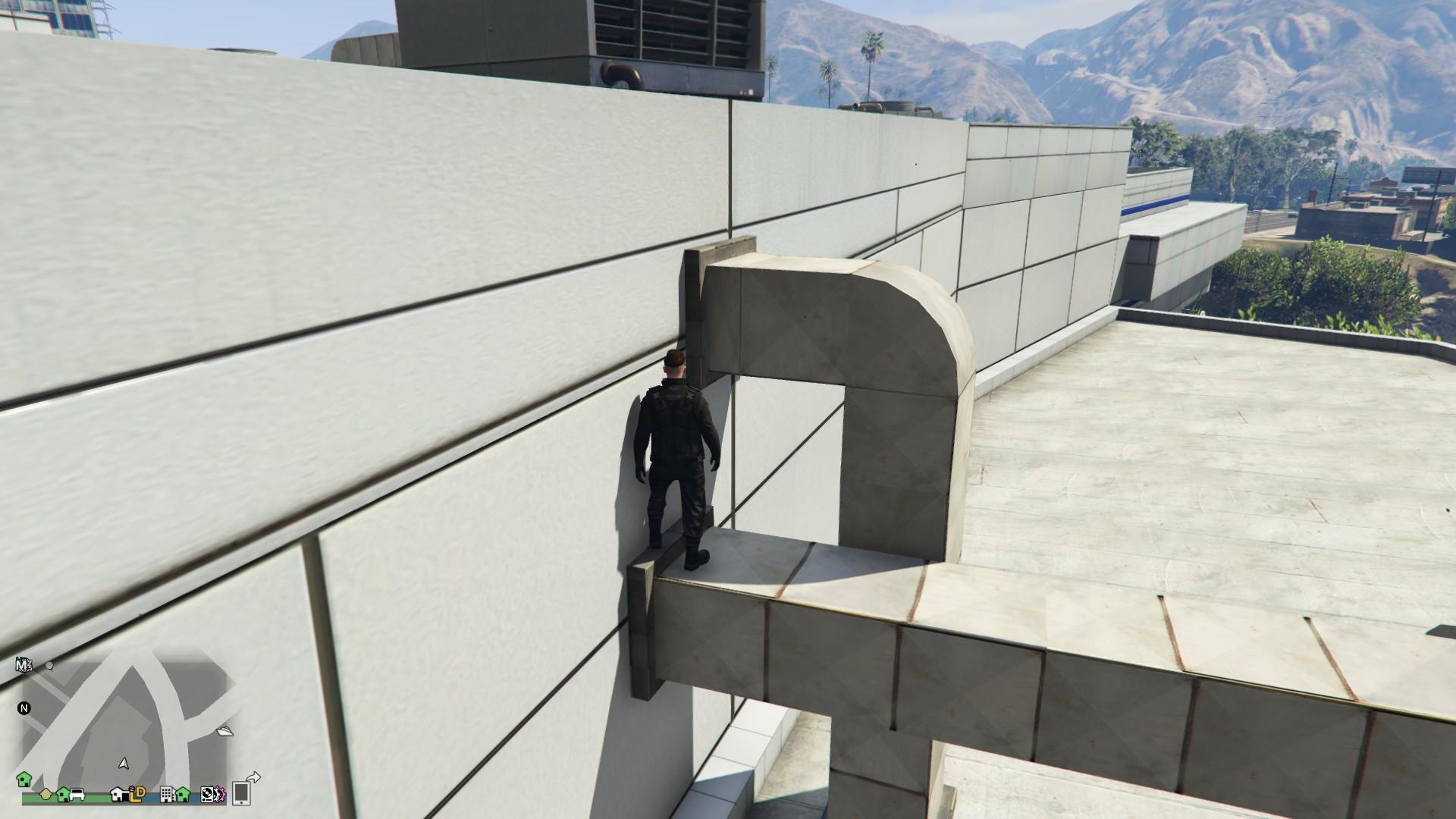
Task: Click the green house blip beside the car blip
Action: [x=62, y=795]
